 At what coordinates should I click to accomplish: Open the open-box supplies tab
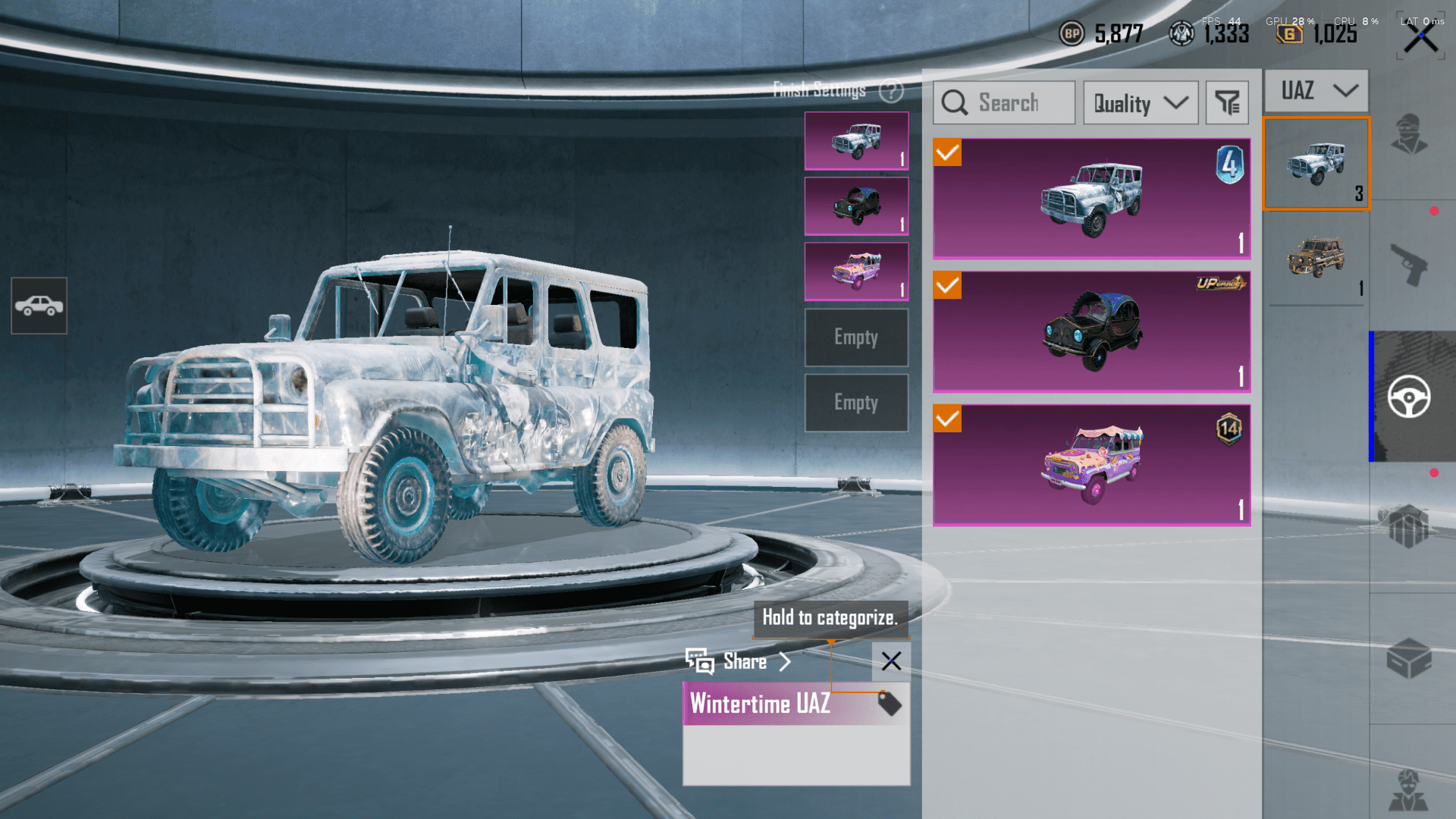pyautogui.click(x=1409, y=658)
